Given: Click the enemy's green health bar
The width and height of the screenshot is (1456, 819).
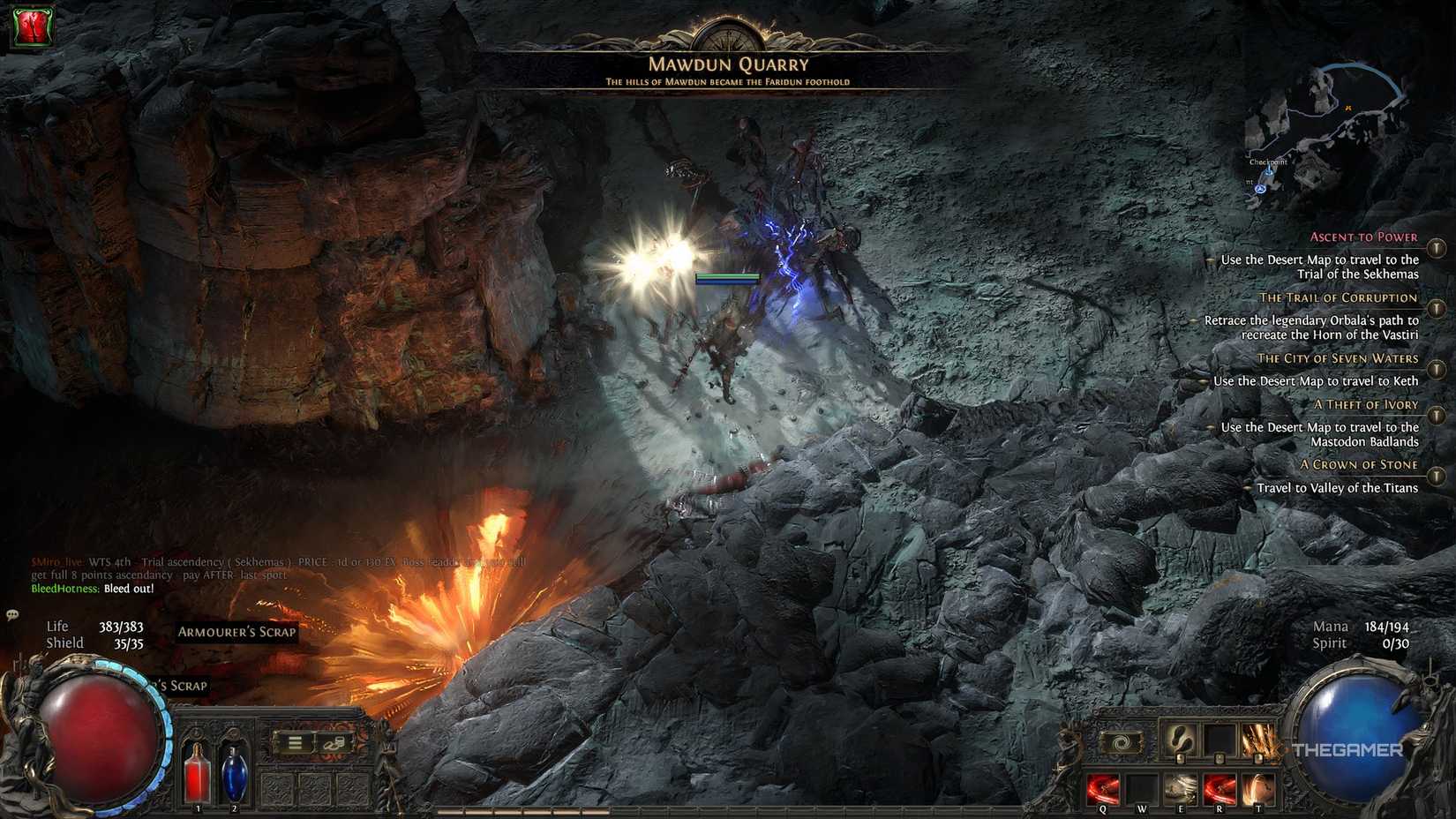Looking at the screenshot, I should point(727,275).
